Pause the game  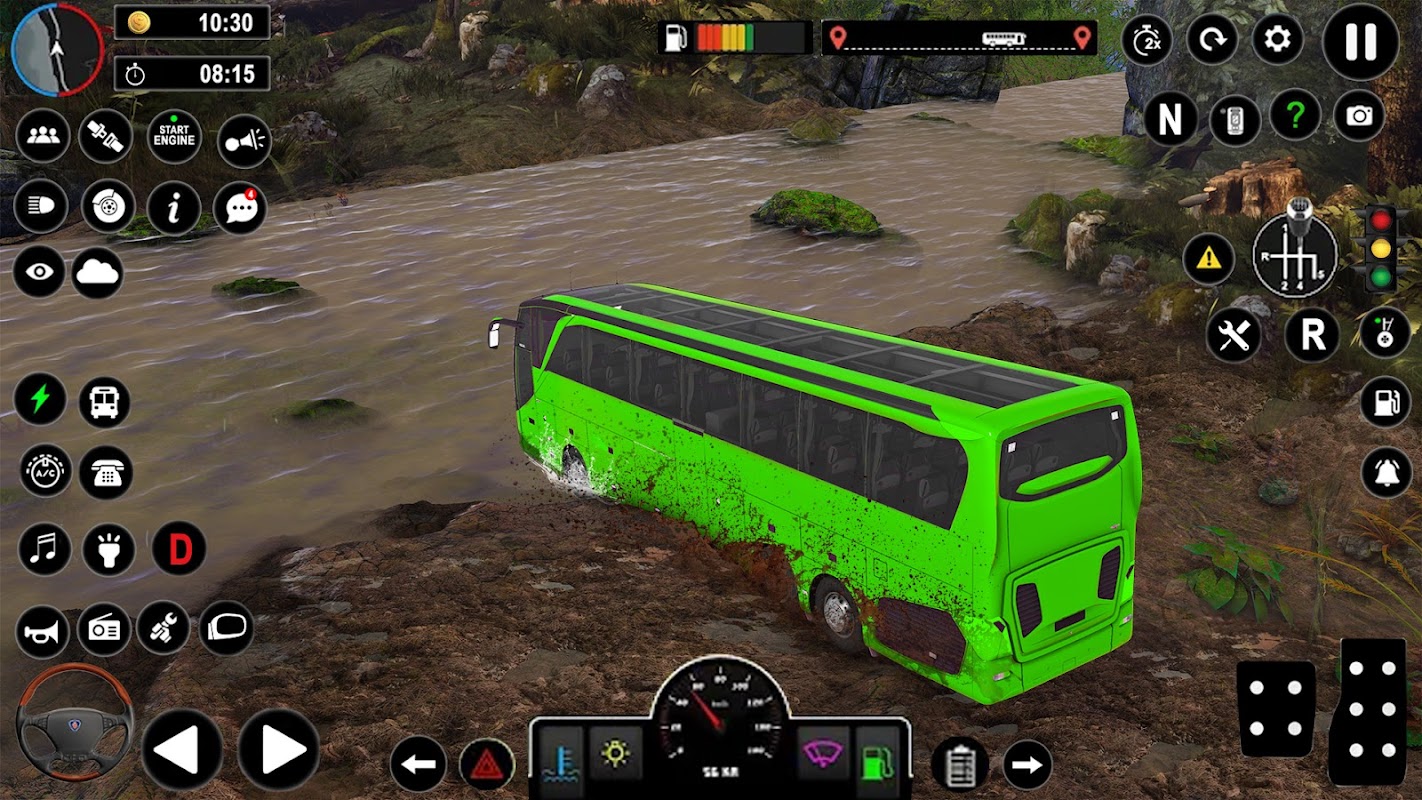1360,41
